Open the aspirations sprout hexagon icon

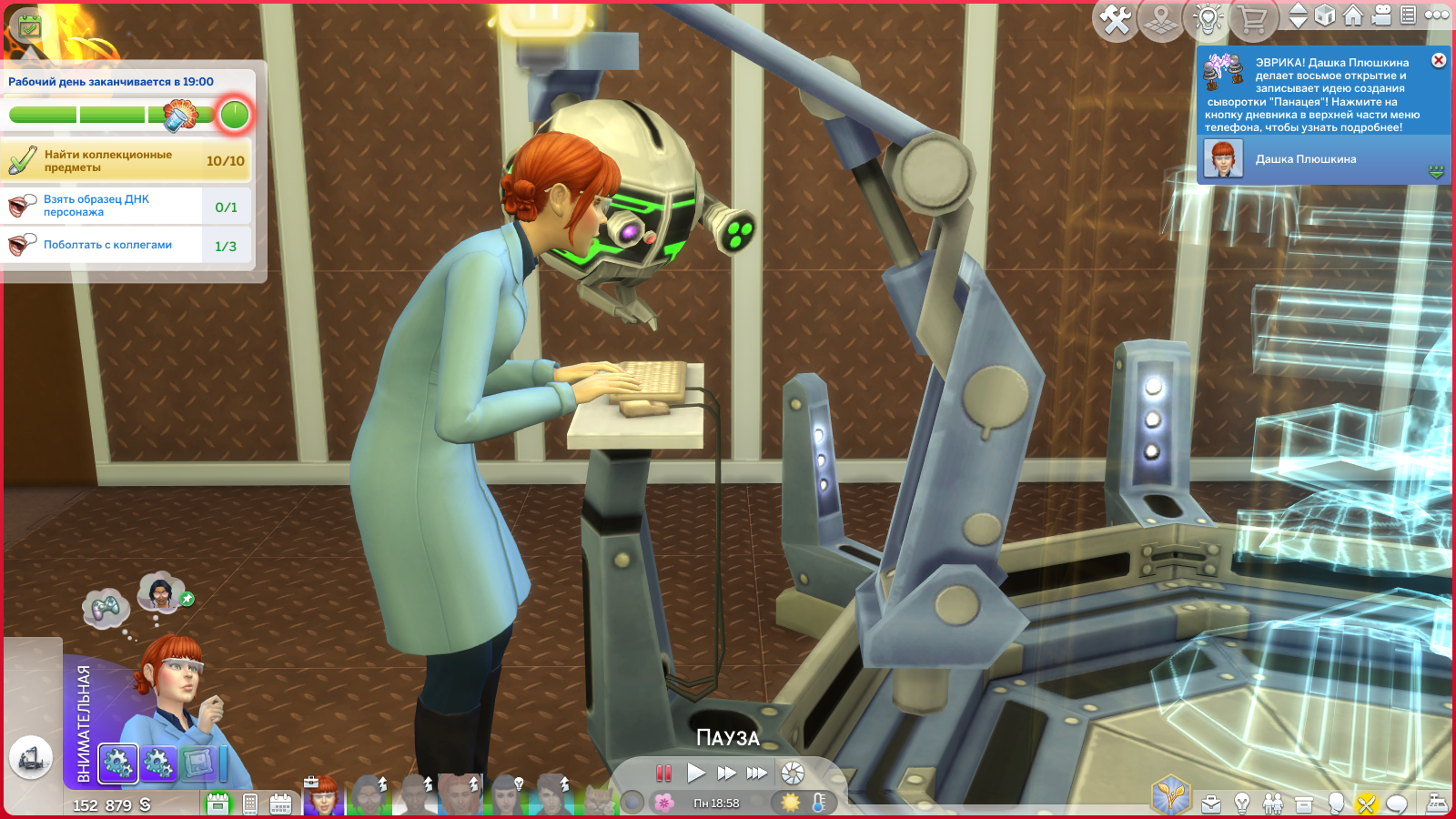(1170, 794)
